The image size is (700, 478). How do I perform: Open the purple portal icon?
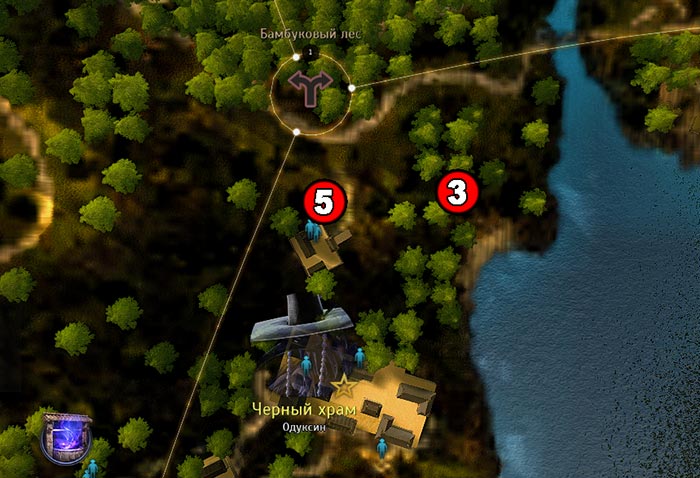click(x=68, y=437)
